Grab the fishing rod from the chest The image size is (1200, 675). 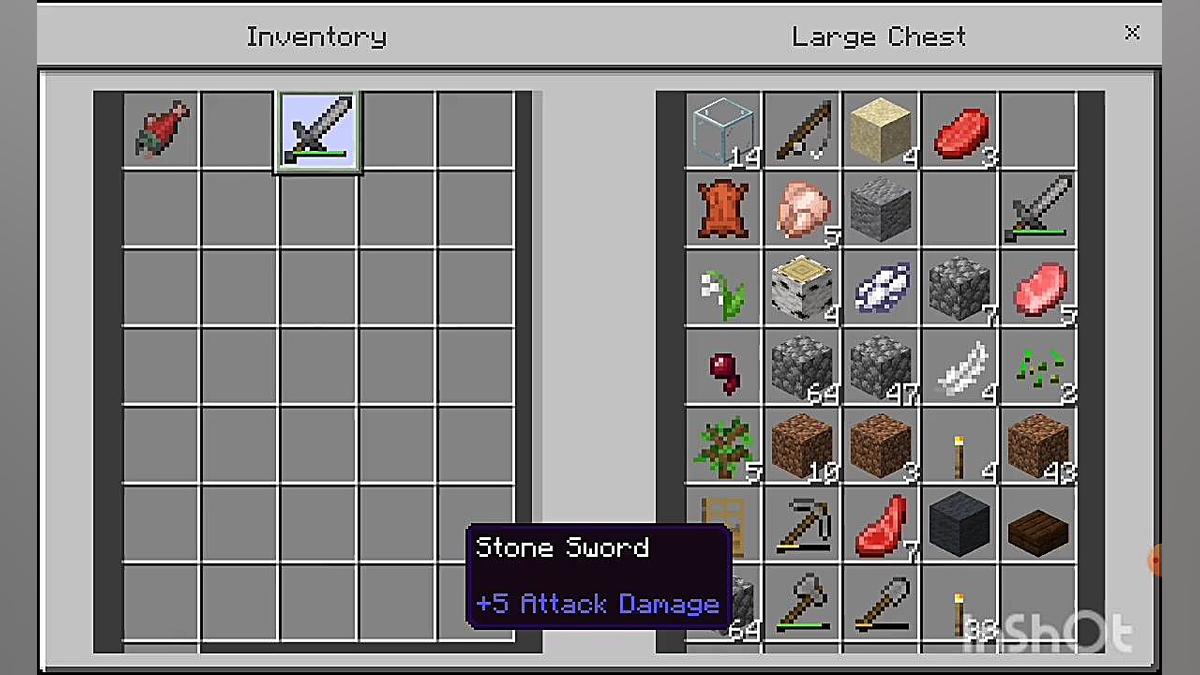tap(802, 131)
